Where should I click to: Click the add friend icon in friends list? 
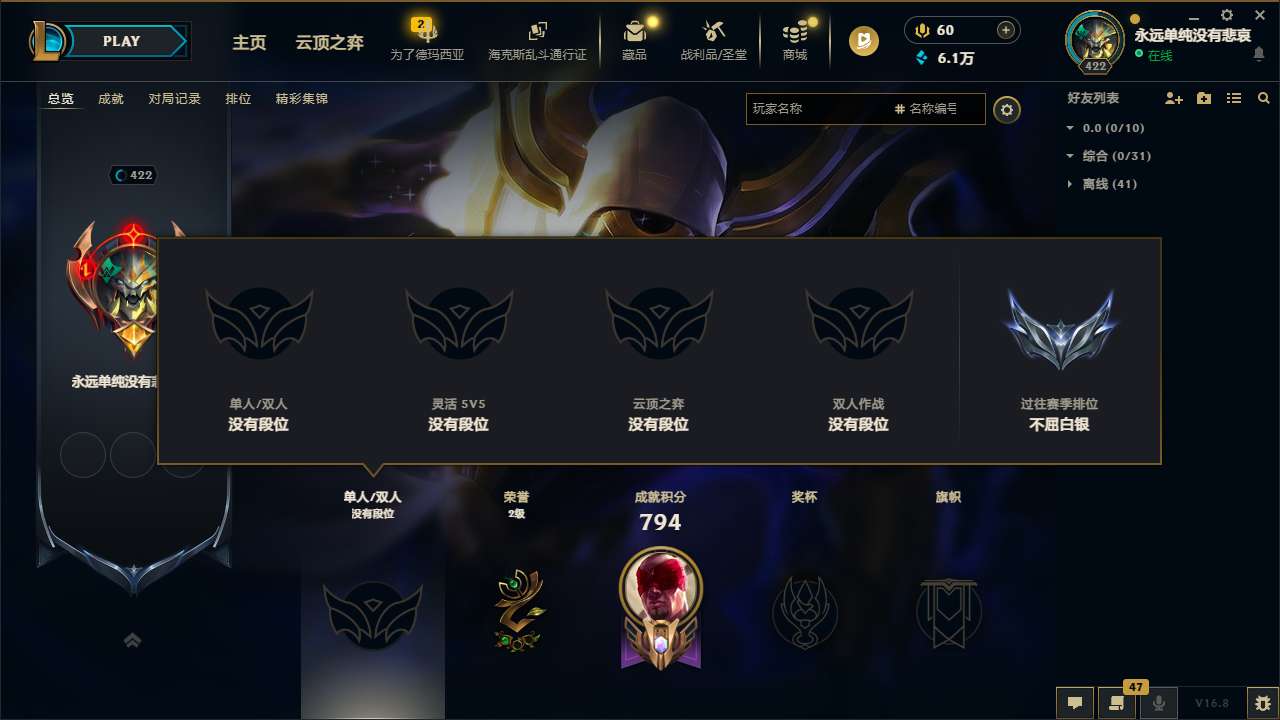(1172, 98)
